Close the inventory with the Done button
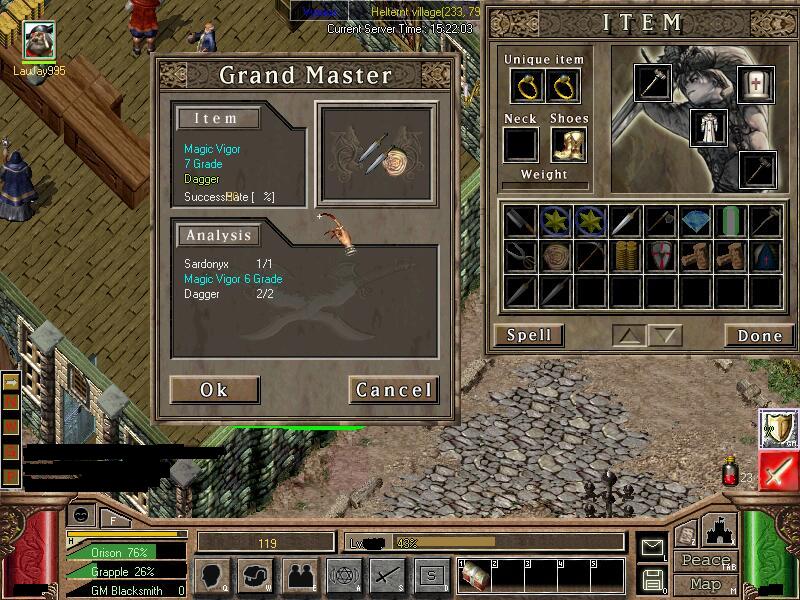The width and height of the screenshot is (800, 600). click(x=759, y=335)
